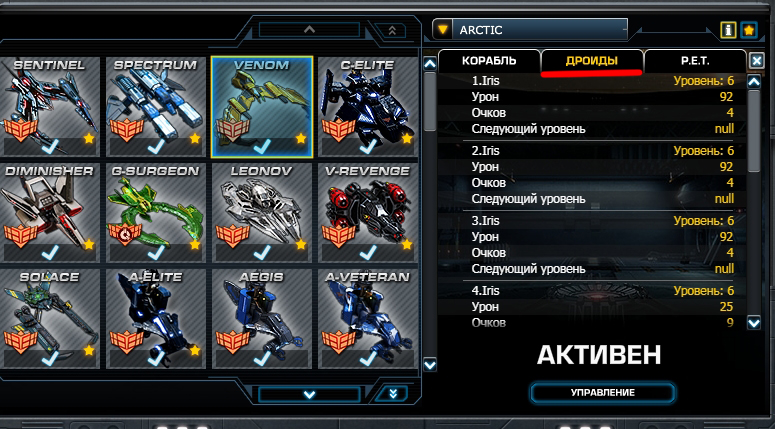Switch to the КОРАБЛЬ tab
This screenshot has height=429, width=775.
point(489,61)
